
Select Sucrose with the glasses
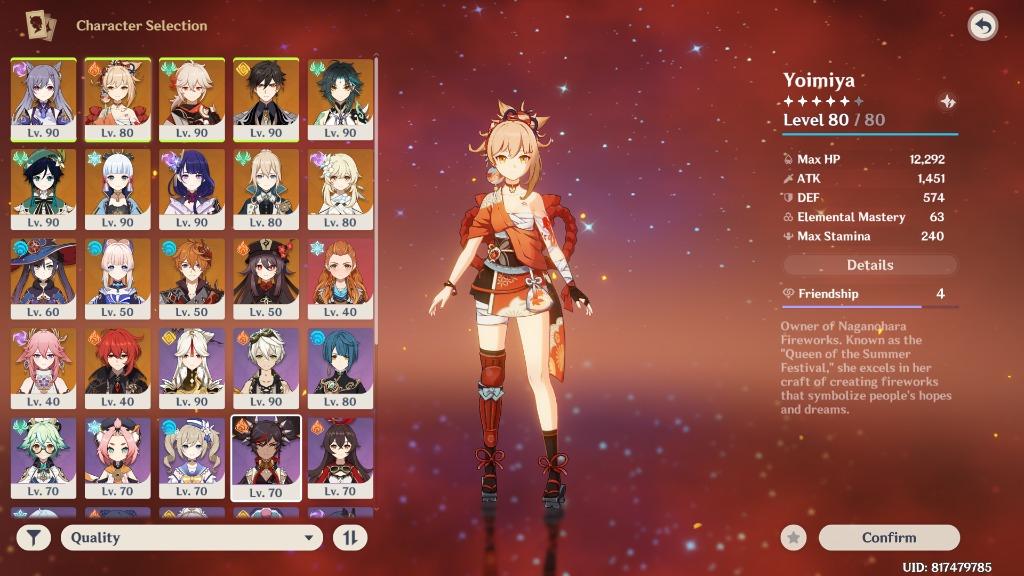point(42,457)
